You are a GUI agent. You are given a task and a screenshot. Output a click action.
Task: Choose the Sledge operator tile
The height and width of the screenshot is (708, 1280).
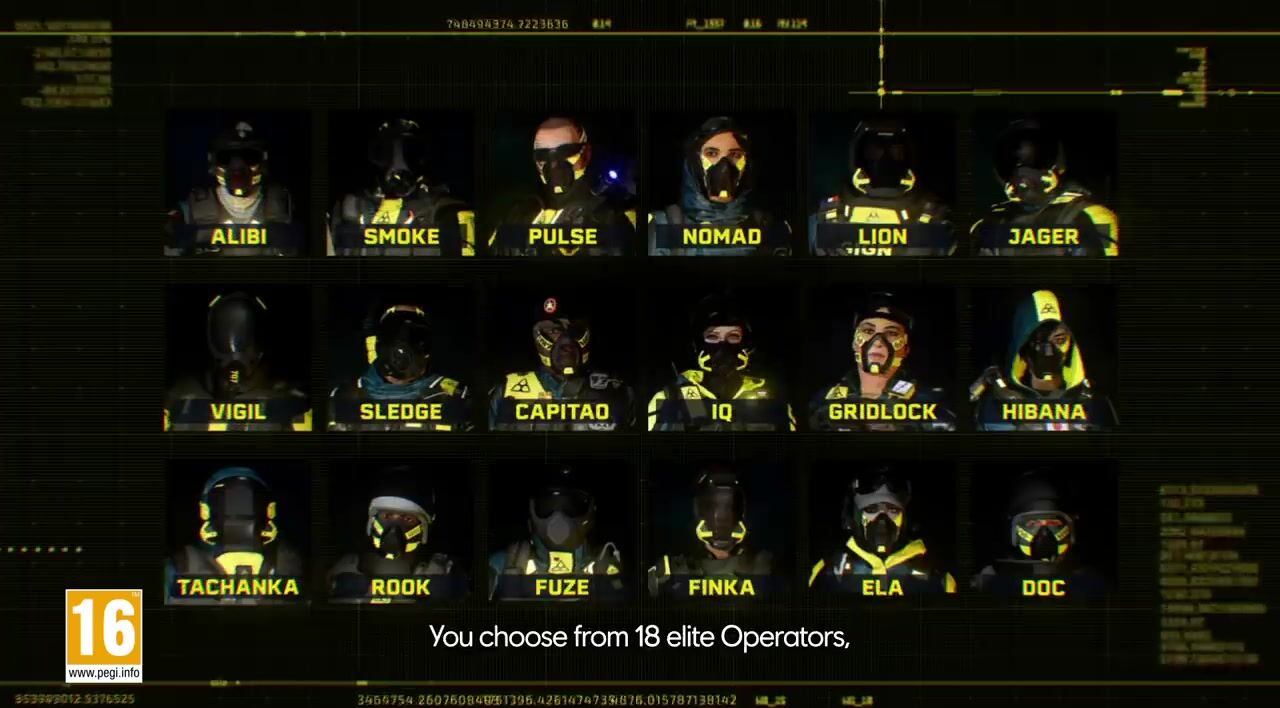point(400,360)
